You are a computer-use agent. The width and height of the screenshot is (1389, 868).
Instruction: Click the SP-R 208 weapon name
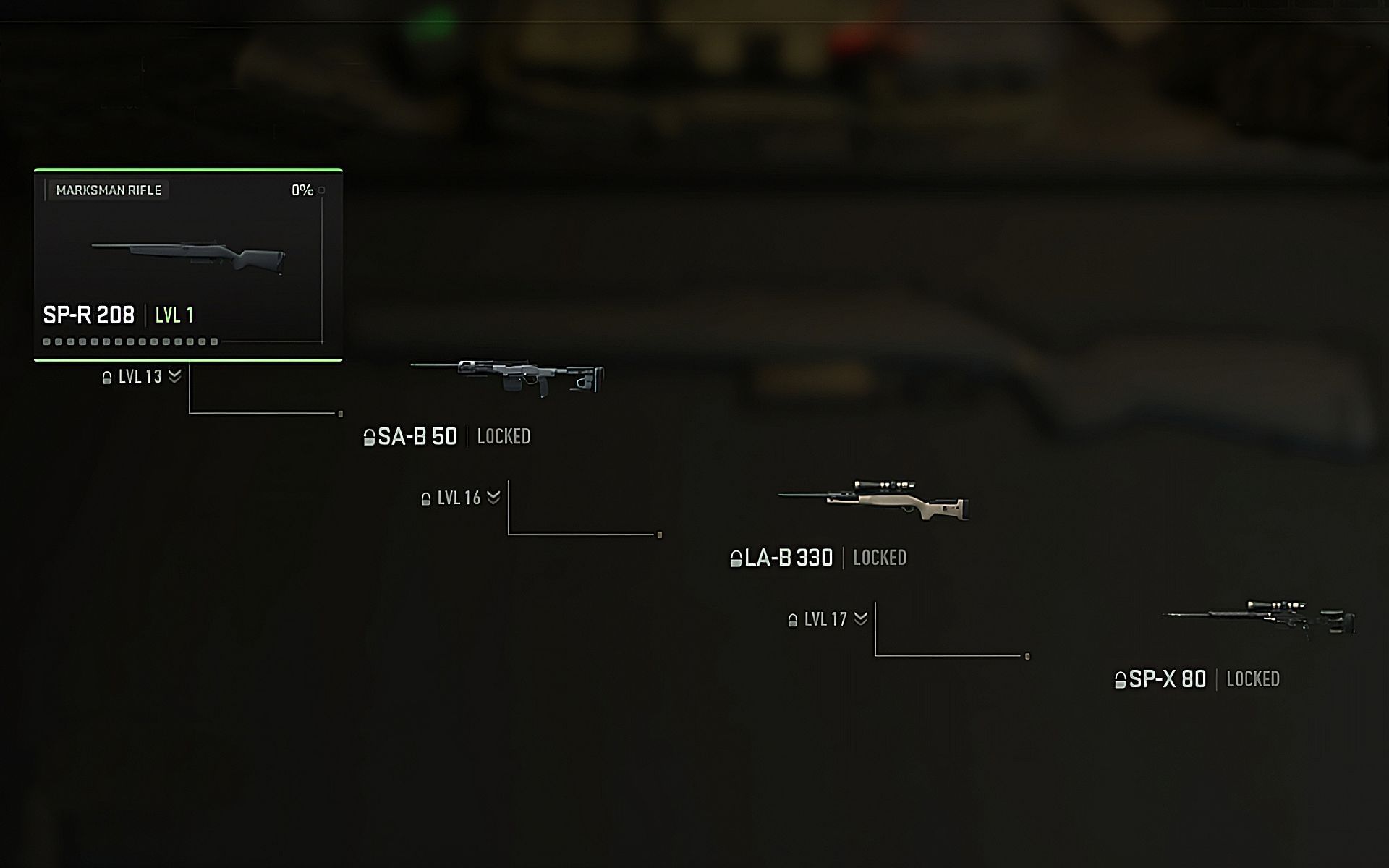tap(88, 315)
